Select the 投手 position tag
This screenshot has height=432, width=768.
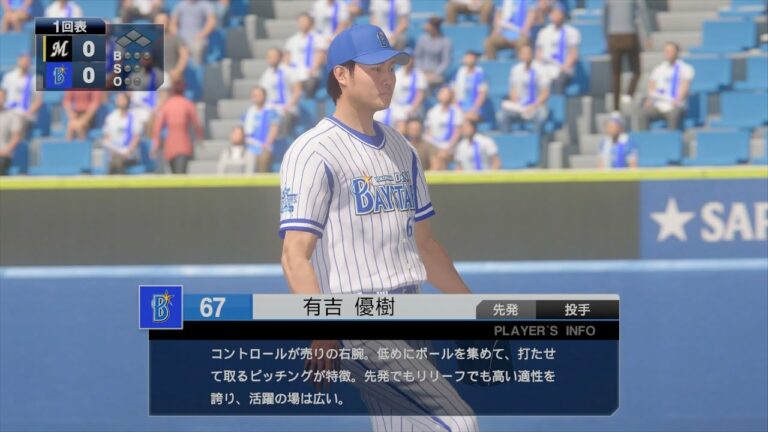(577, 309)
